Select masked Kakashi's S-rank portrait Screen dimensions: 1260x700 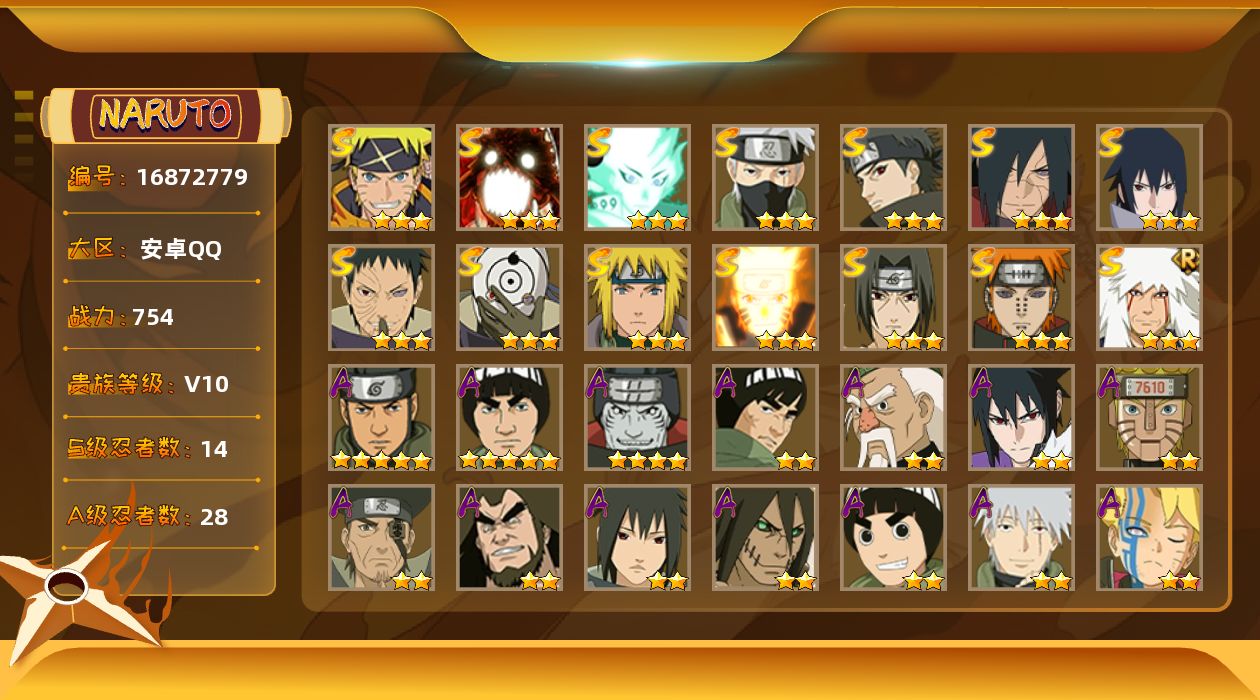[765, 177]
